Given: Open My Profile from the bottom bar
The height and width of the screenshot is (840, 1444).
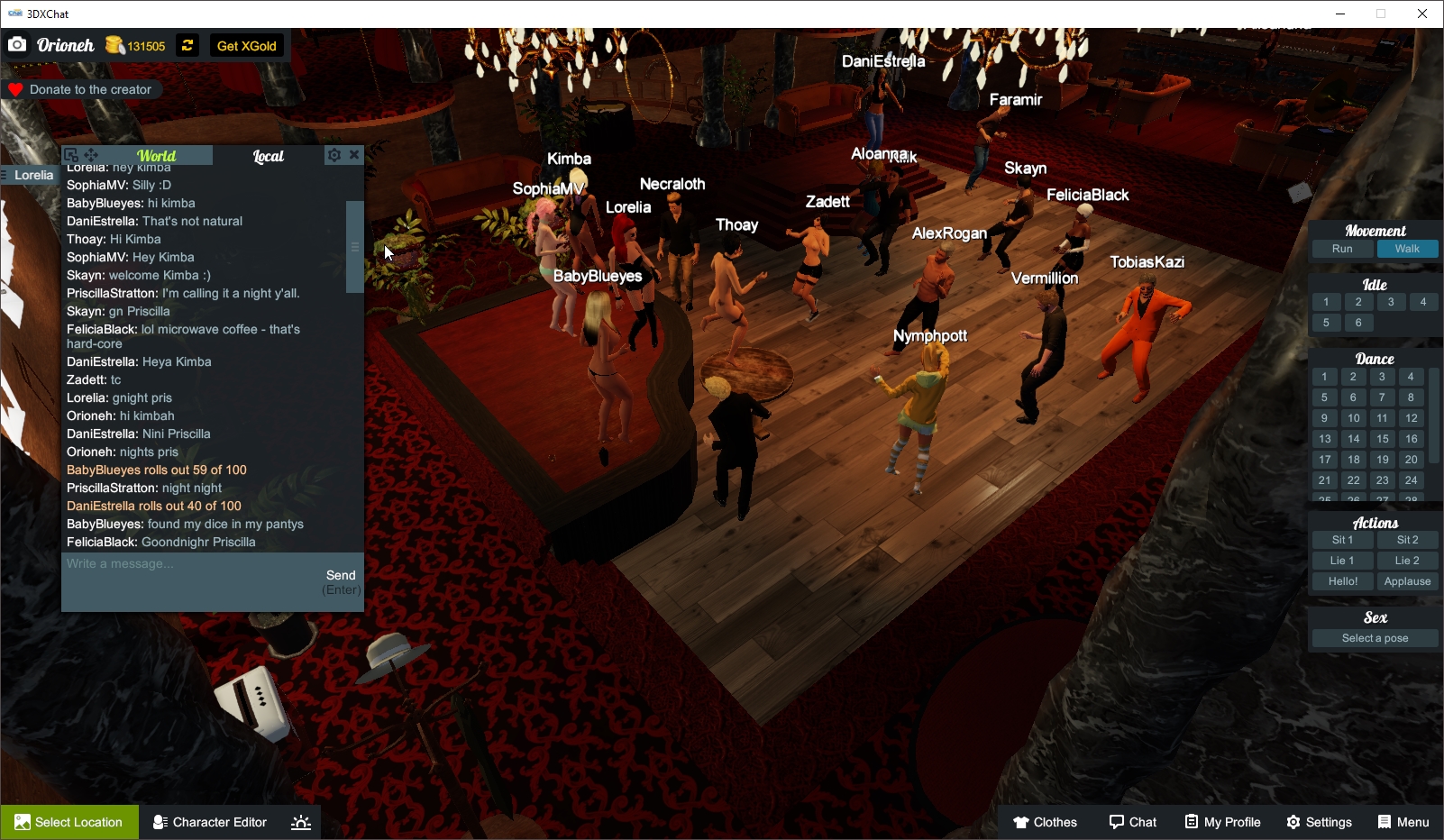Looking at the screenshot, I should tap(1221, 821).
